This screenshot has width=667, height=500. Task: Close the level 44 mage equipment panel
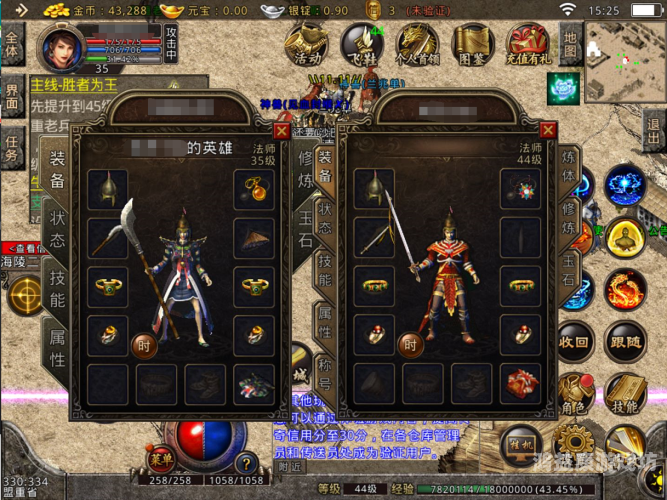click(x=547, y=130)
